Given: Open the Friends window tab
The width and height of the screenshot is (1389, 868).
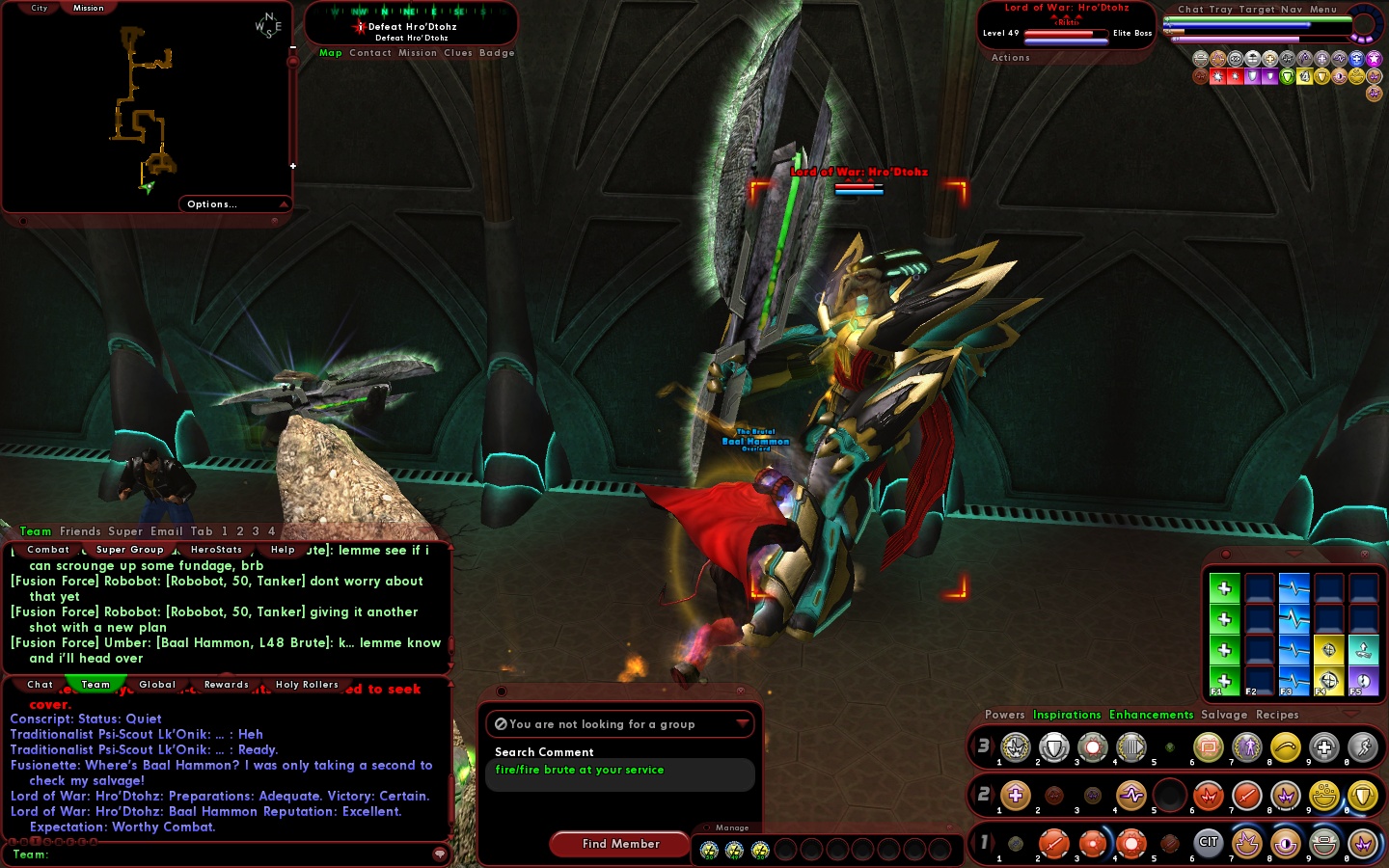Looking at the screenshot, I should [x=80, y=531].
